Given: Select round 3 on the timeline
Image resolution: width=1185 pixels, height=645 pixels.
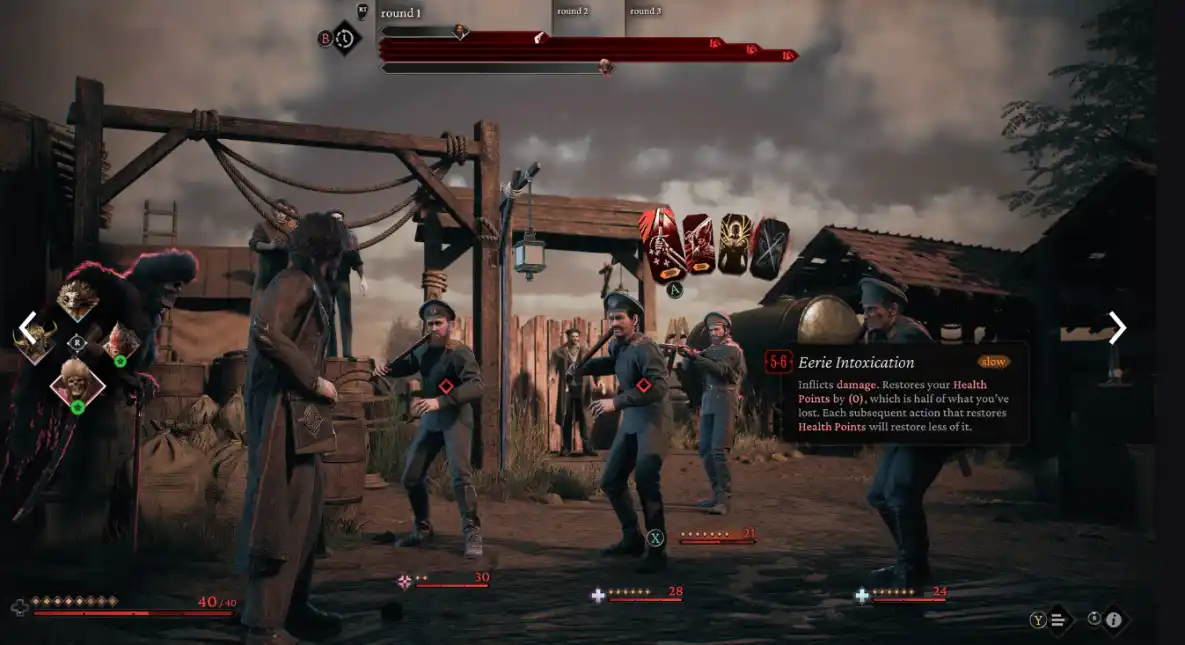Looking at the screenshot, I should 645,12.
